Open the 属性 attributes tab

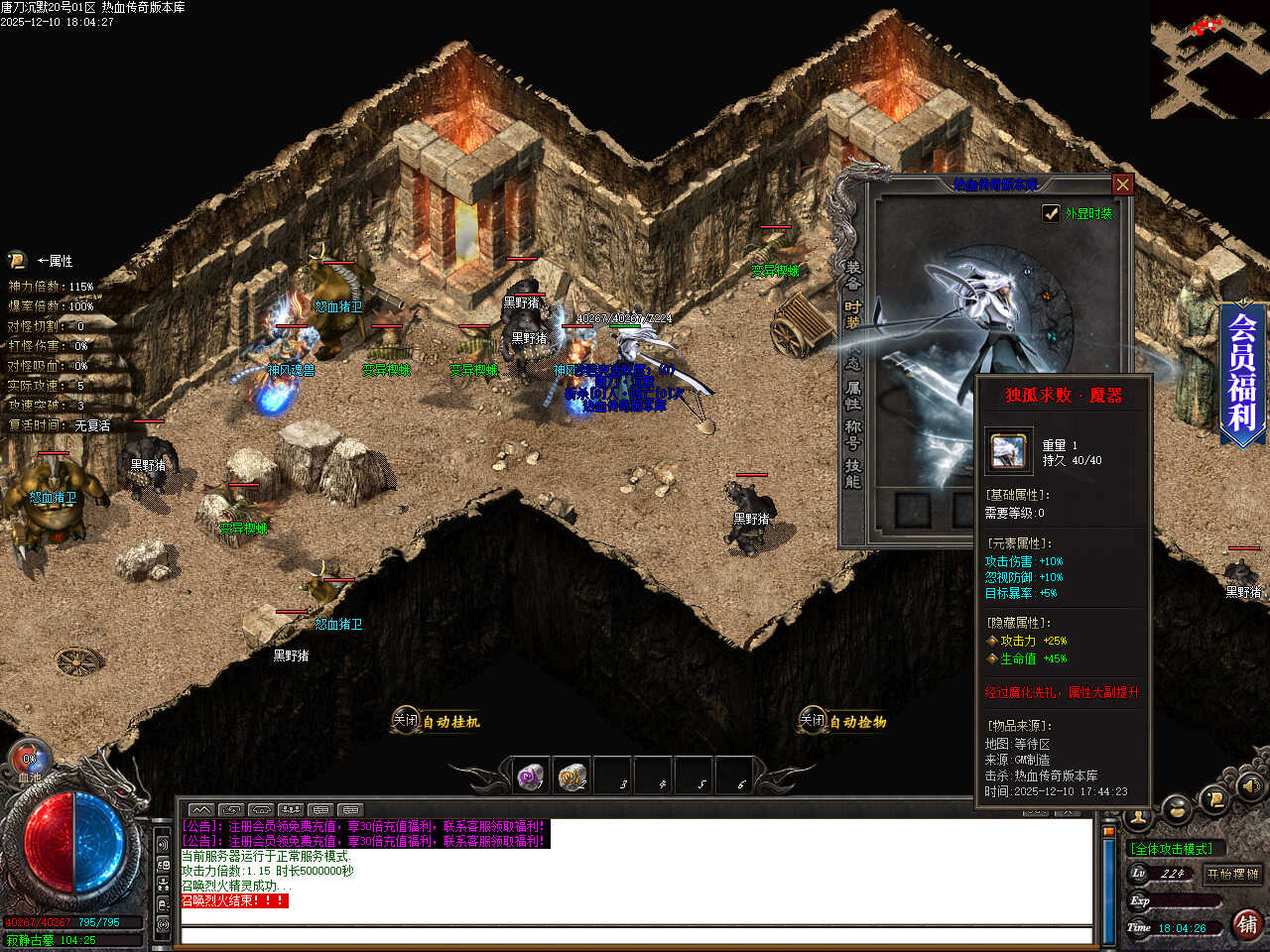click(852, 395)
